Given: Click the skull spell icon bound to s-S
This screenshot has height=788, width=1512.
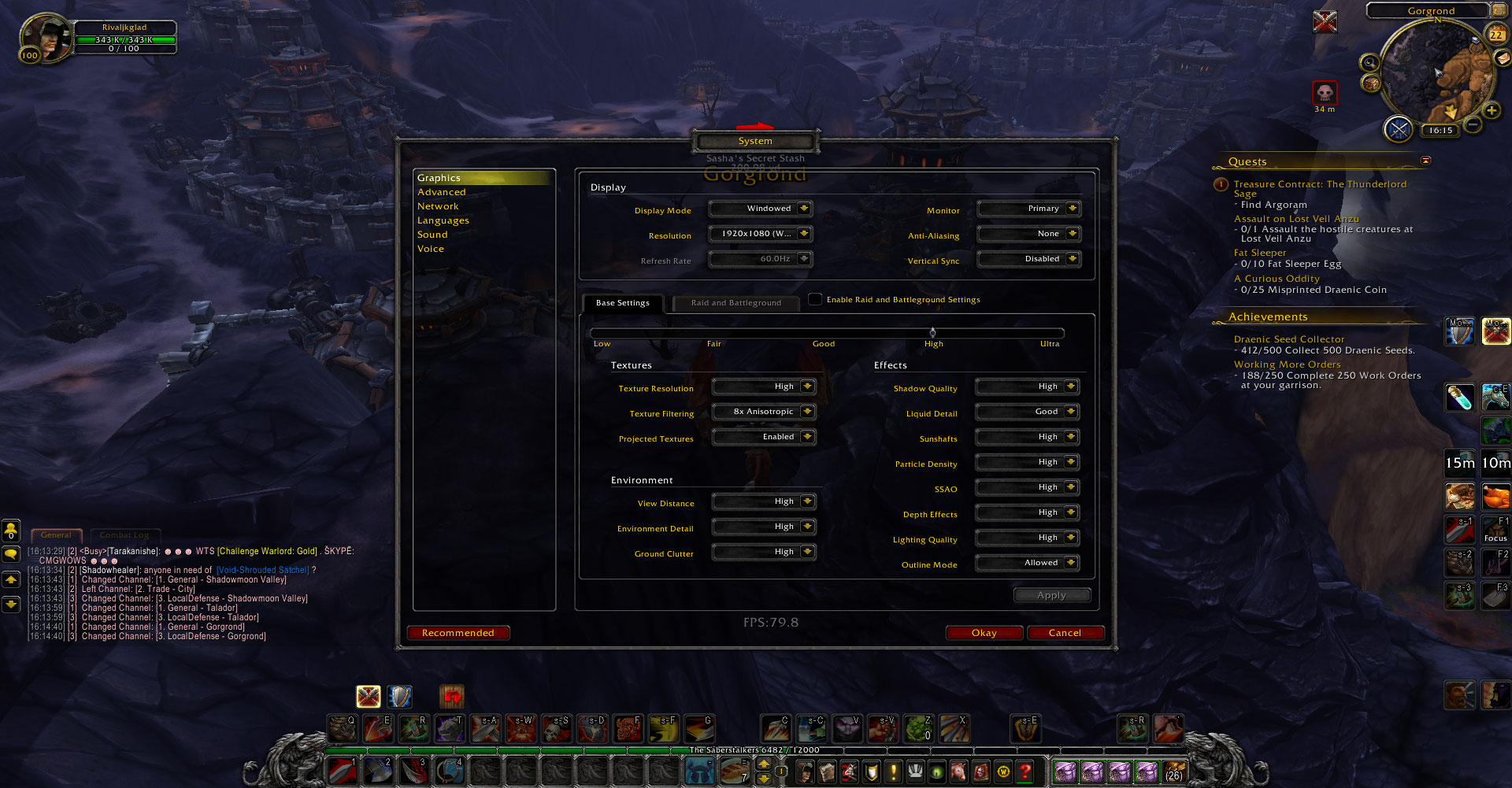Looking at the screenshot, I should [557, 728].
